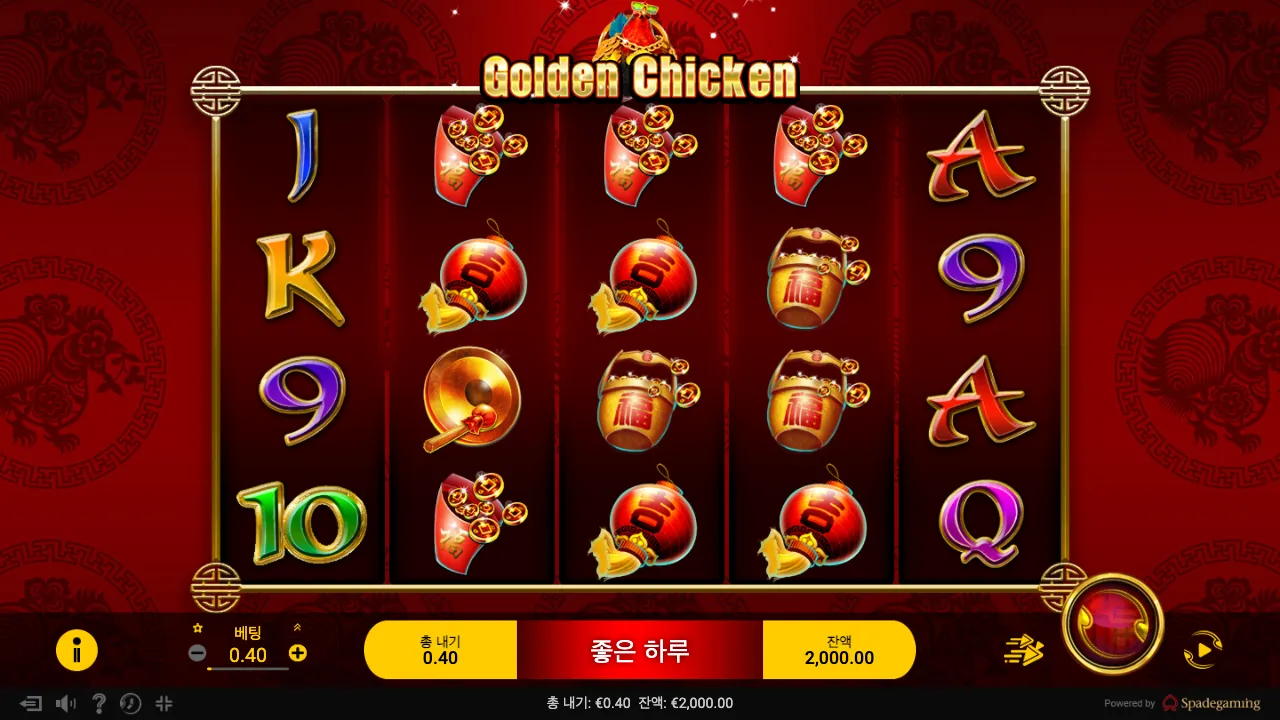Click the 좋은 하루 banner
The width and height of the screenshot is (1280, 720).
click(640, 649)
